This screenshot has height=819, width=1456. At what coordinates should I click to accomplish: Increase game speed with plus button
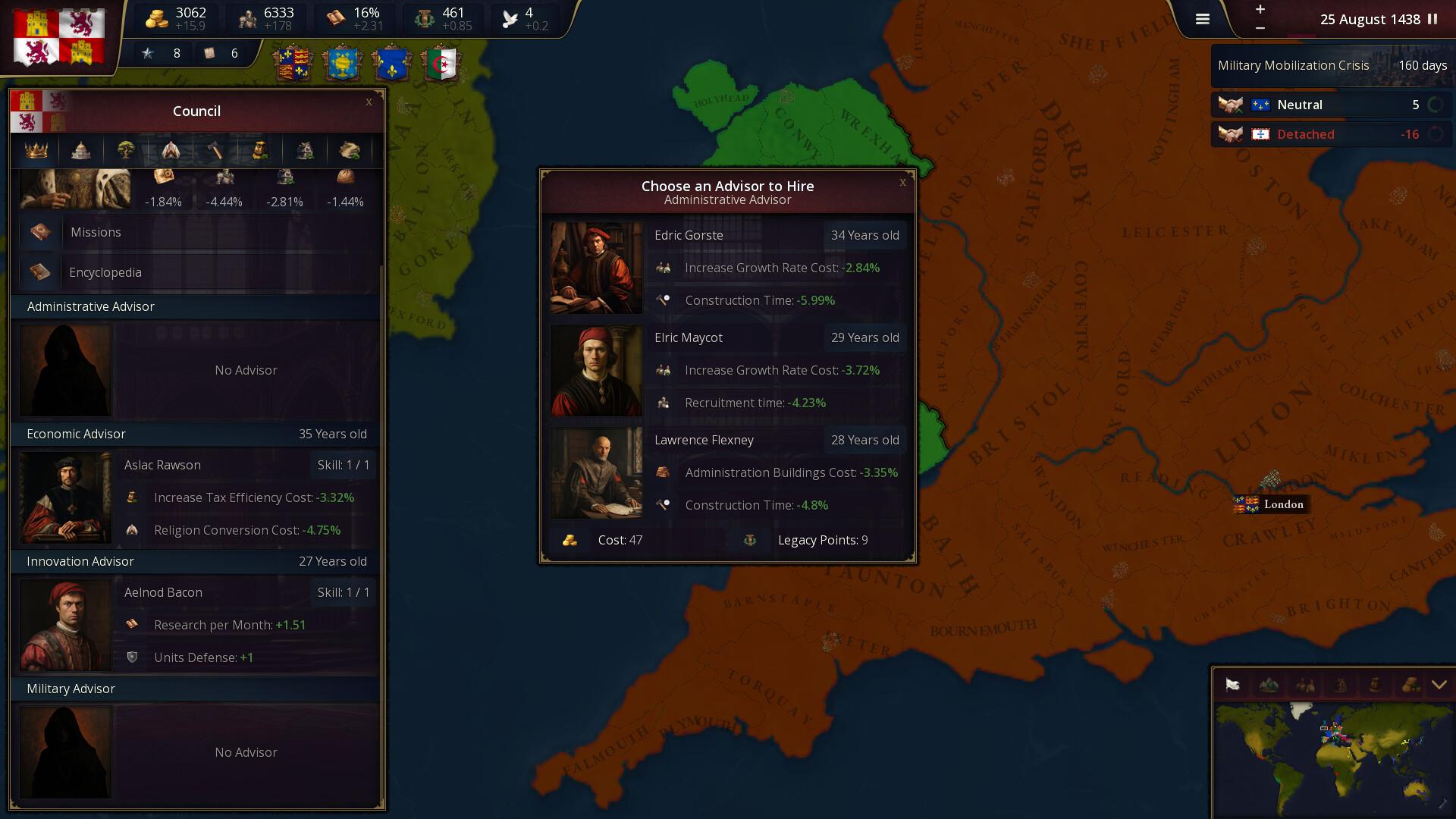[1260, 9]
